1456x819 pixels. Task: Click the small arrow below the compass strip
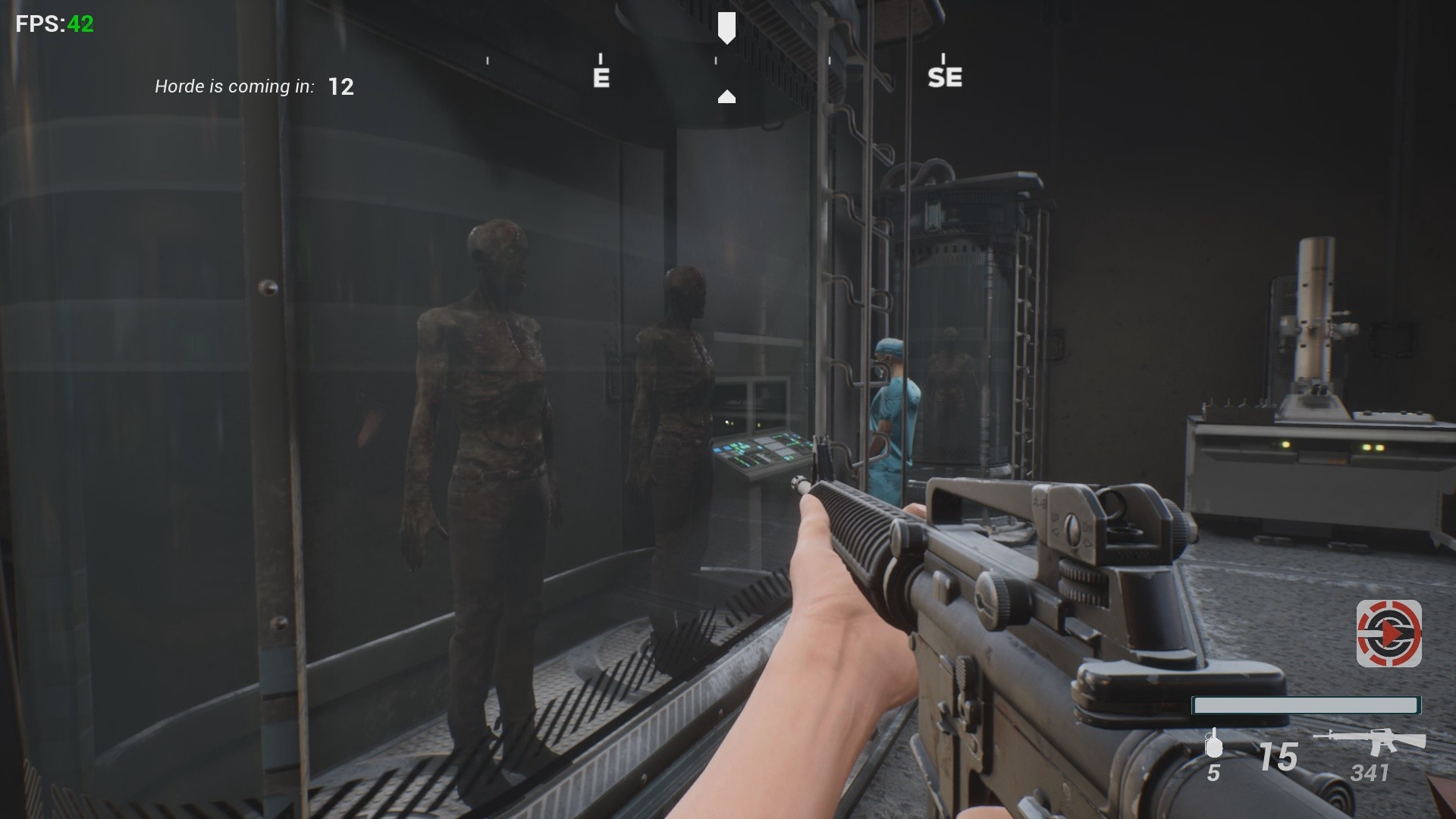tap(726, 96)
